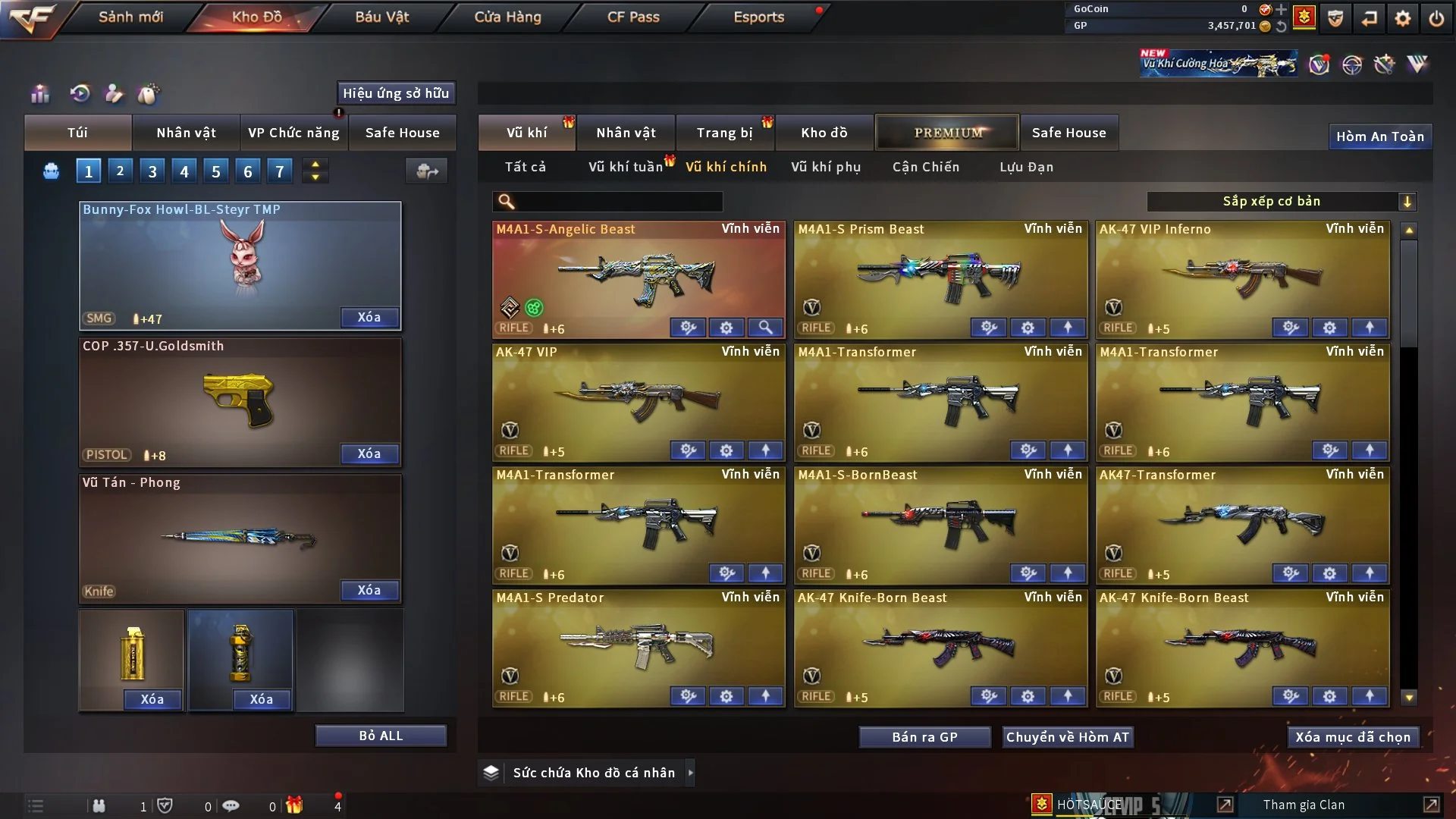This screenshot has height=819, width=1456.
Task: Open the Sắp xếp cơ bản sort dropdown
Action: [x=1281, y=201]
